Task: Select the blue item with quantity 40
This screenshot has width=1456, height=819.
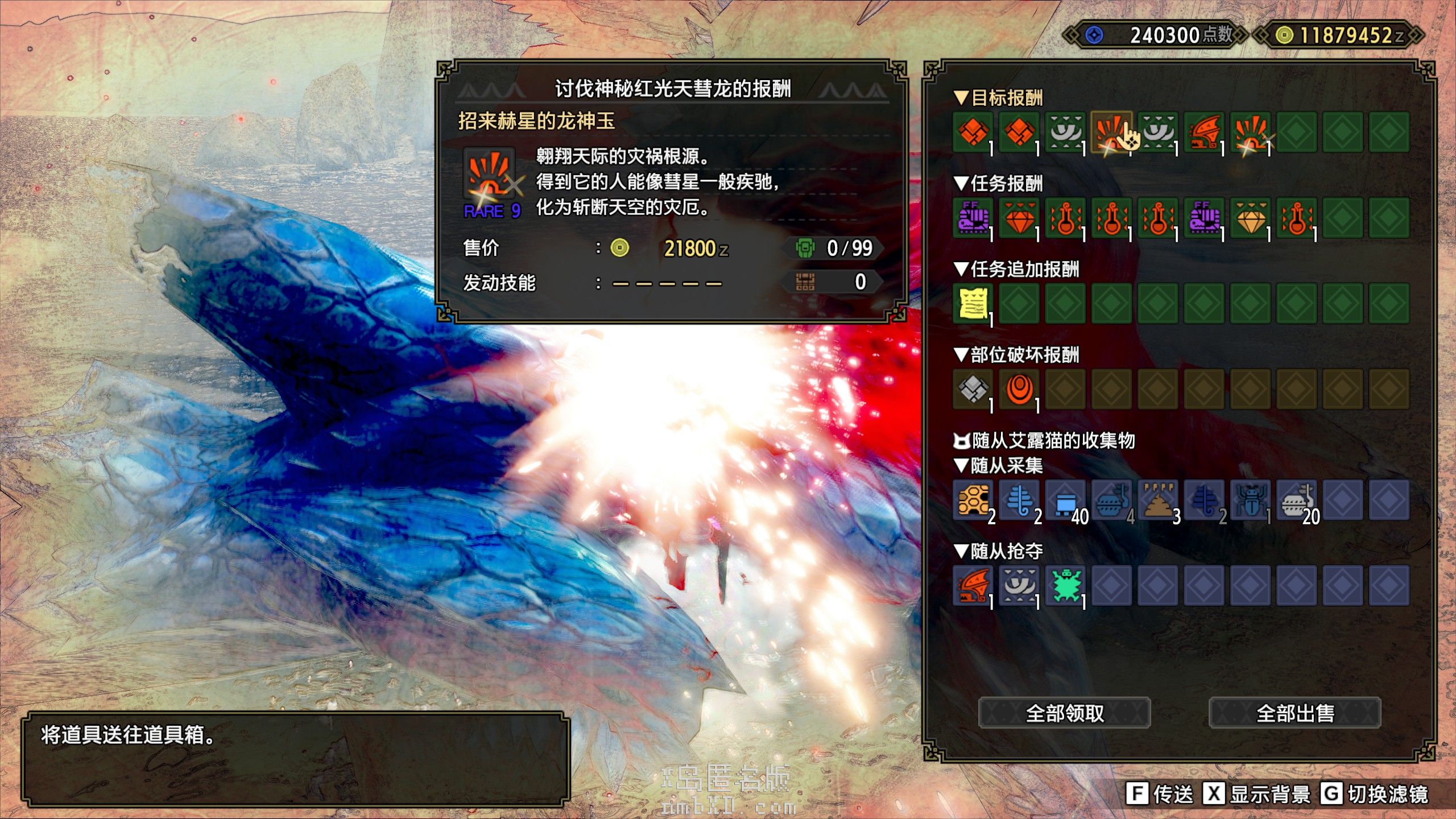Action: [x=1065, y=500]
